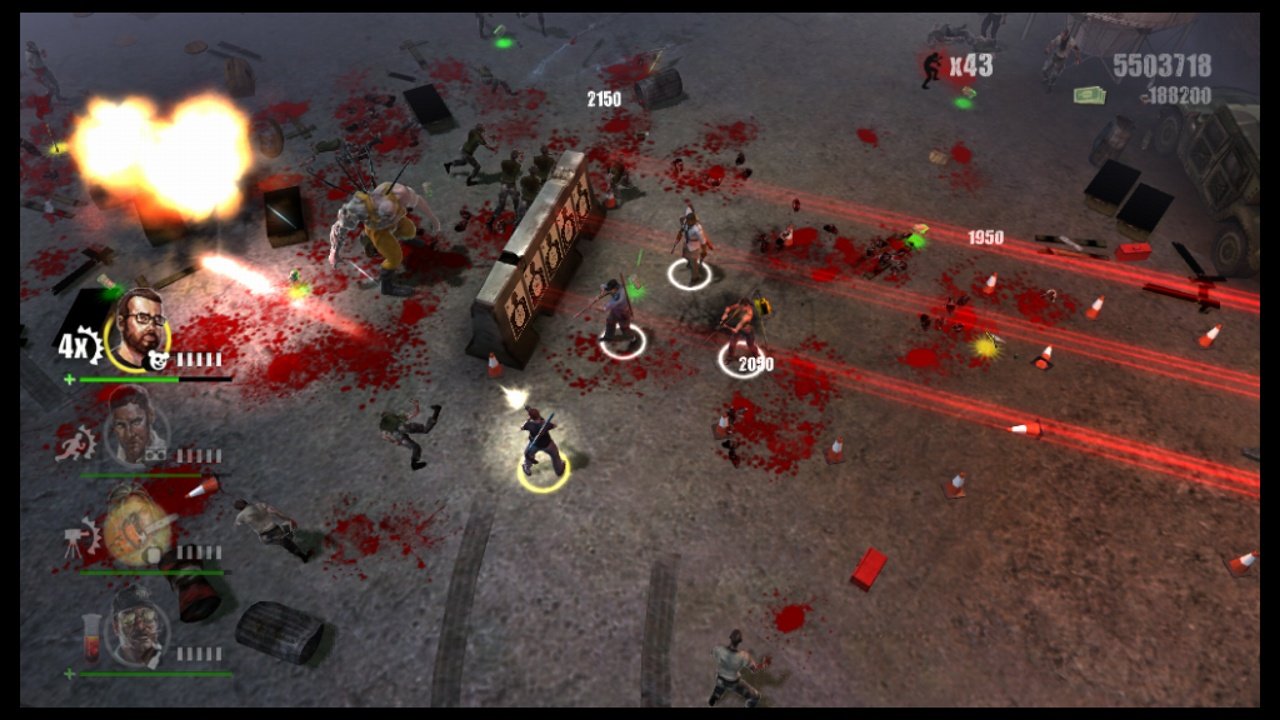Screen dimensions: 1280x720
Task: Click the 5503718 score display
Action: (x=1163, y=64)
